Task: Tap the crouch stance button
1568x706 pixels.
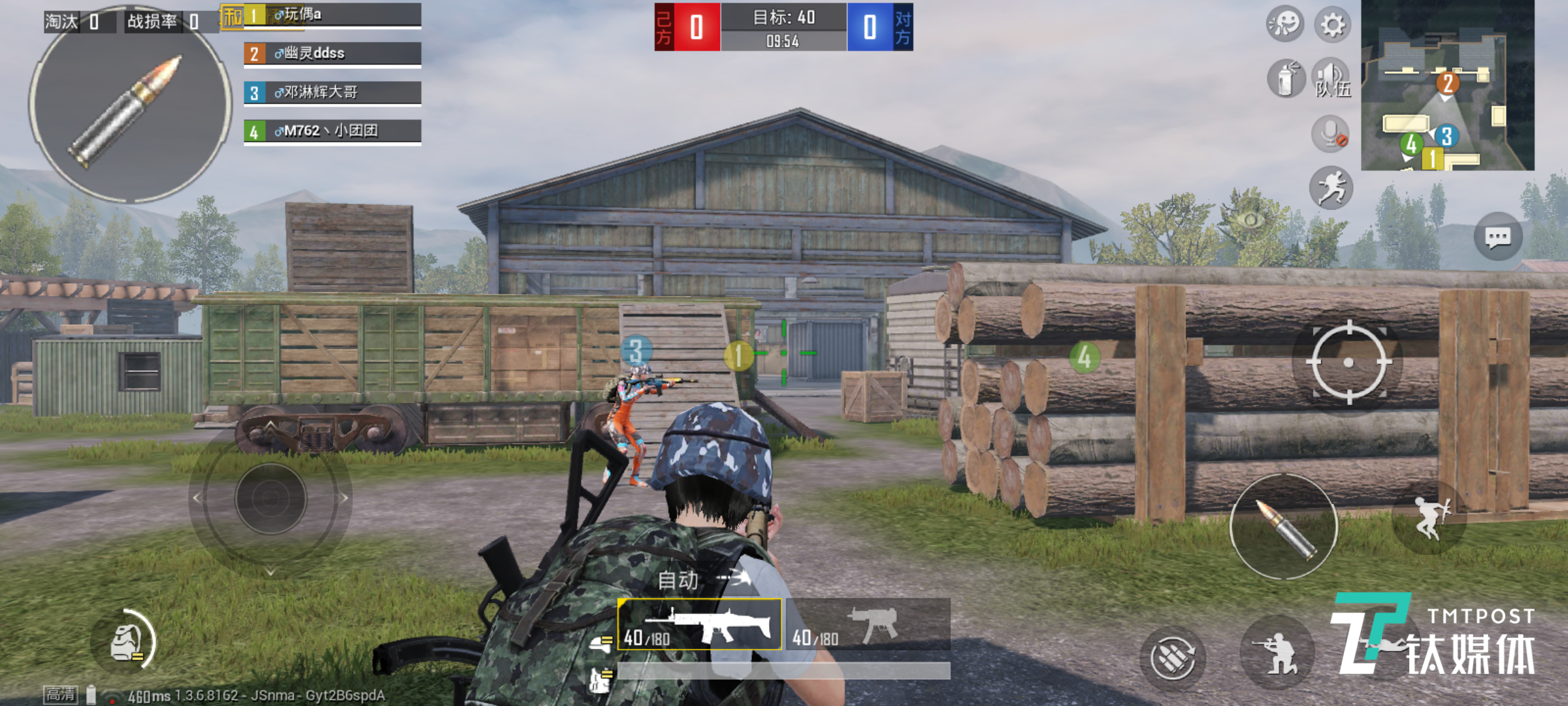Action: pyautogui.click(x=1278, y=652)
